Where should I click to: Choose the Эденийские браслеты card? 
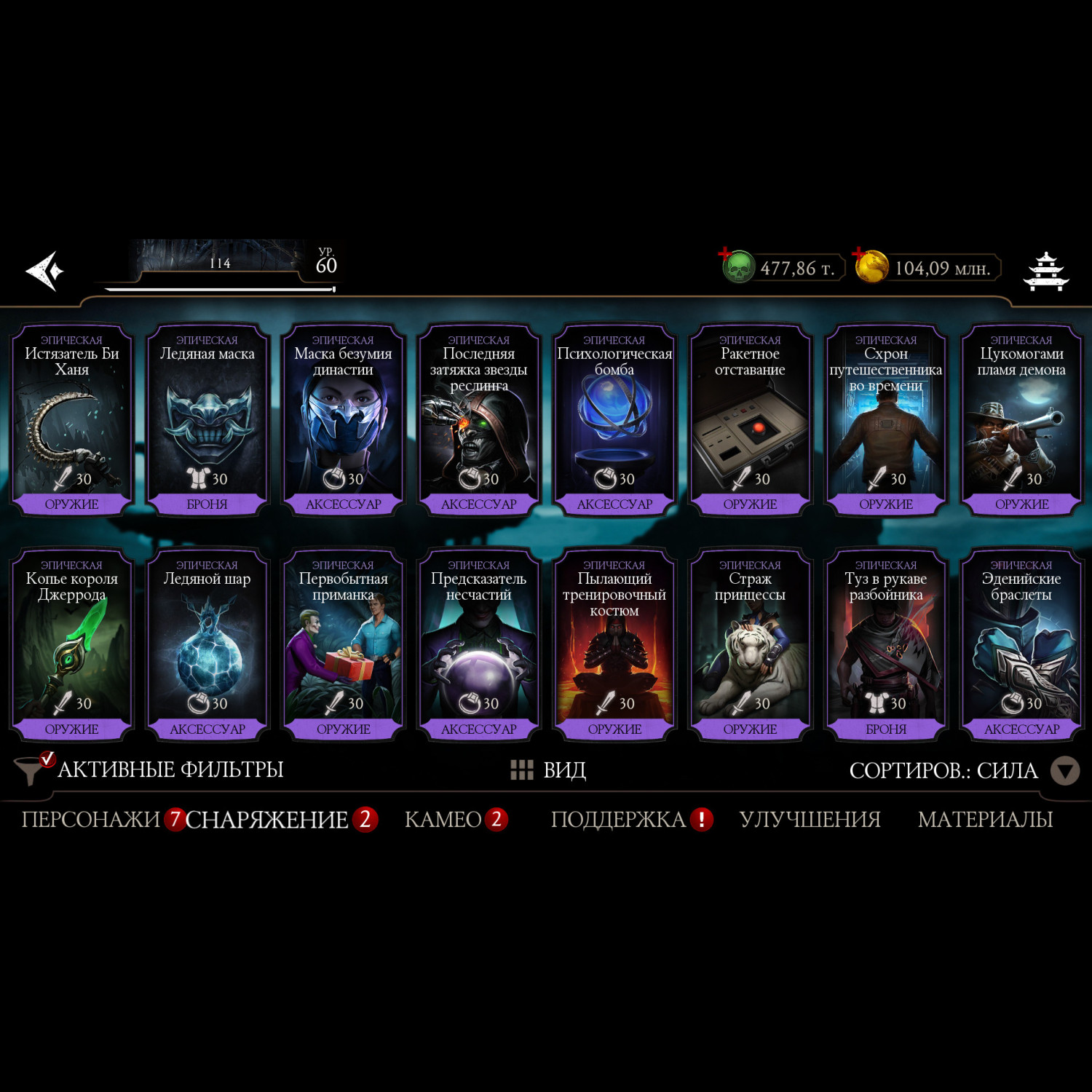point(1021,646)
